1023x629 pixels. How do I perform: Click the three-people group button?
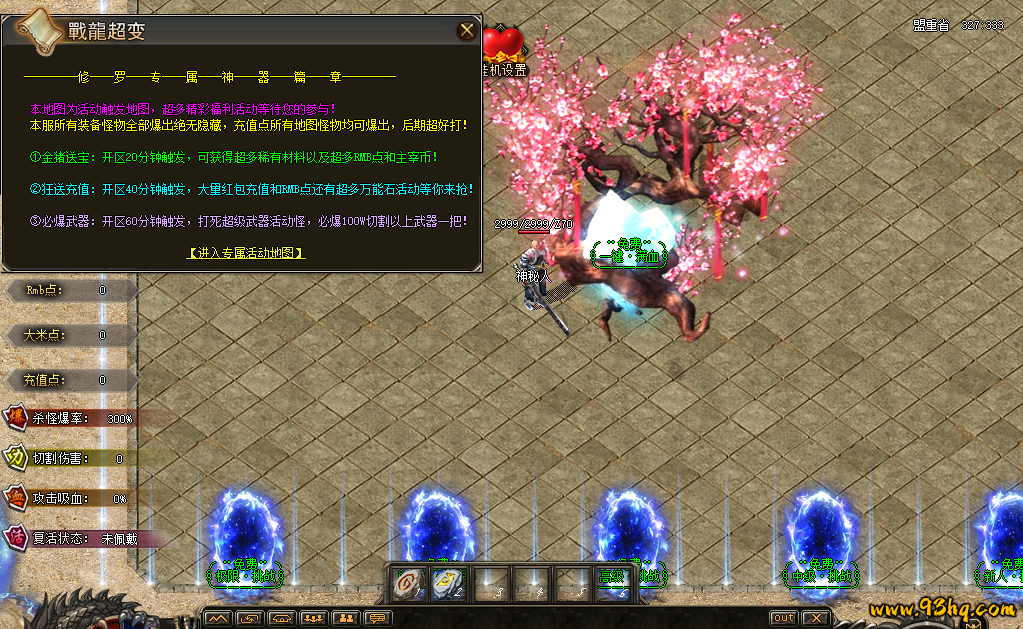313,618
